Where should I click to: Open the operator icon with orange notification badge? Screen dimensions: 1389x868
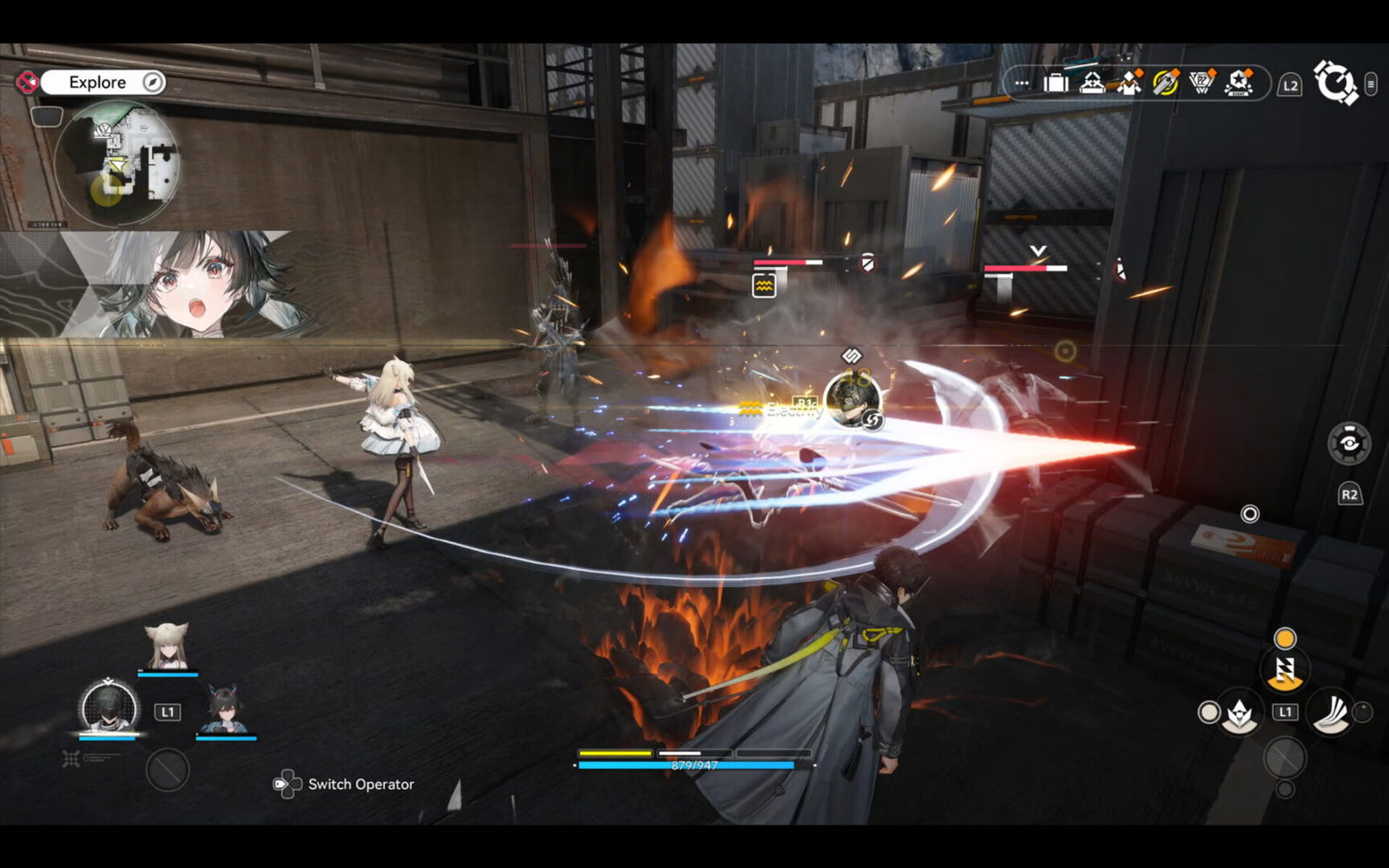point(1128,85)
